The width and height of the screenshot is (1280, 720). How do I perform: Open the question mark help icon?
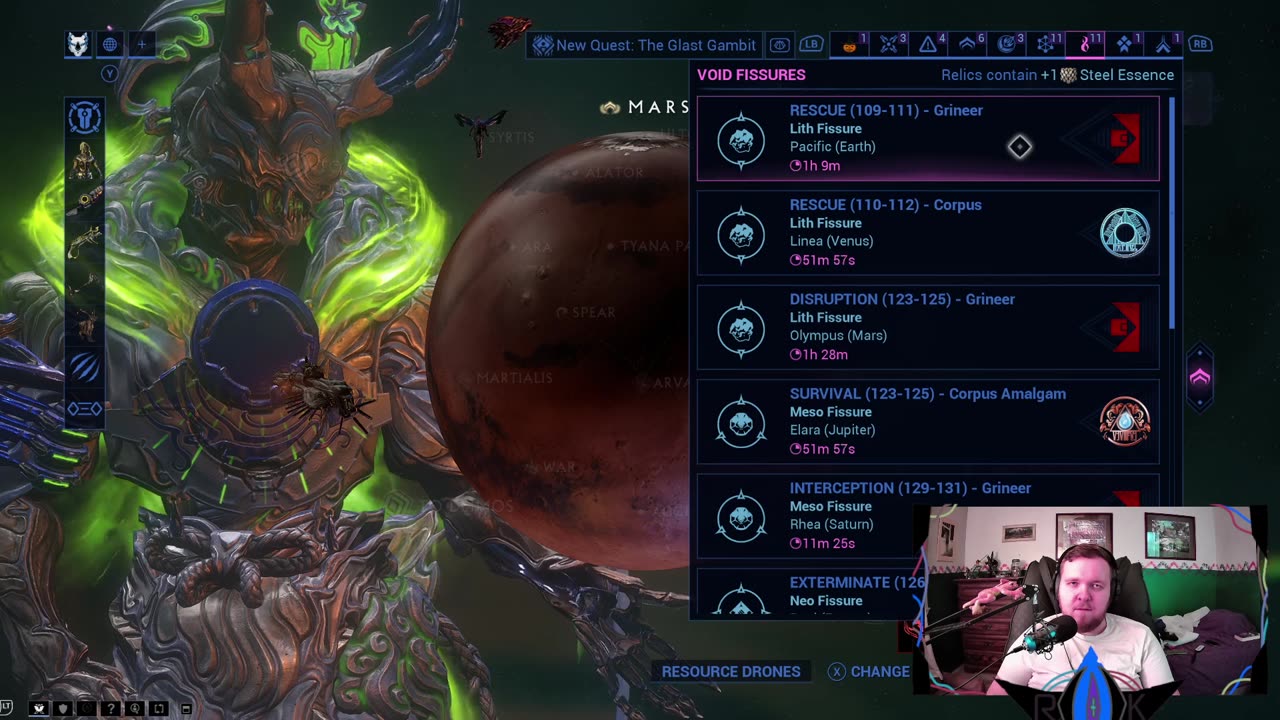pyautogui.click(x=111, y=709)
